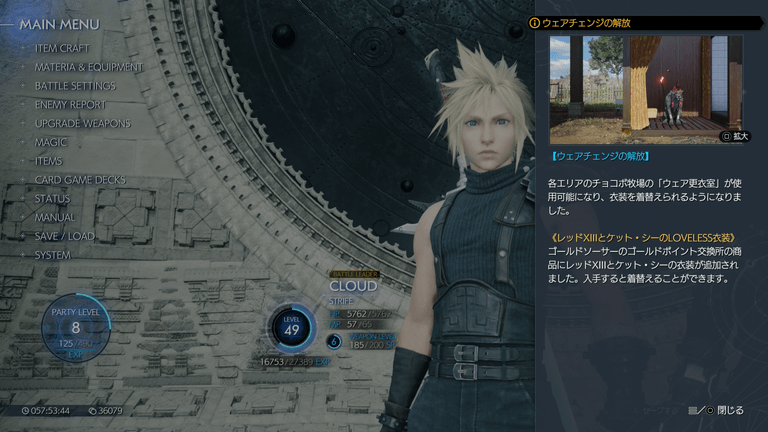Select the Manual entry
This screenshot has height=432, width=768.
coord(55,217)
